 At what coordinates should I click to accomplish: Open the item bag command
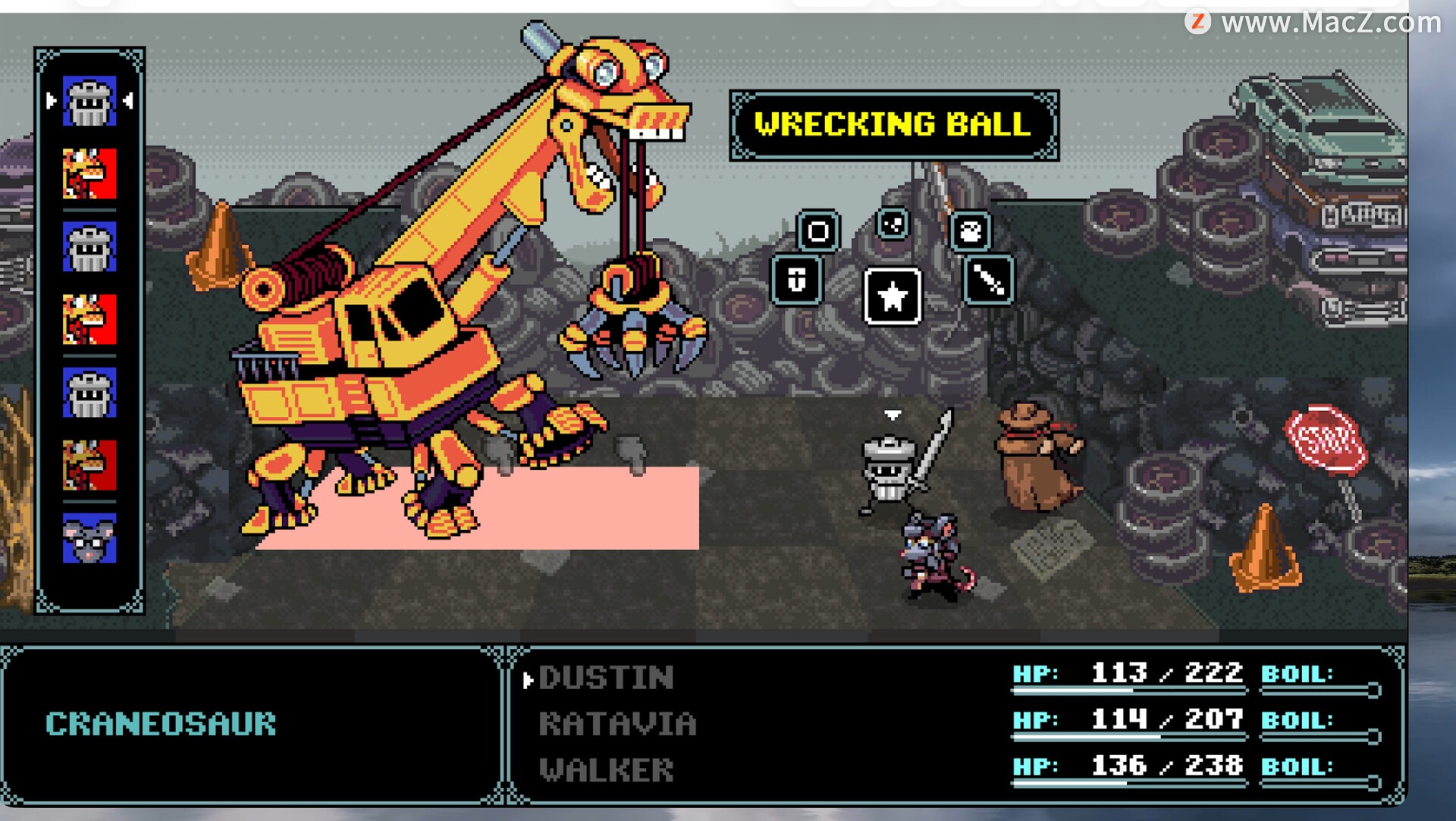point(970,230)
